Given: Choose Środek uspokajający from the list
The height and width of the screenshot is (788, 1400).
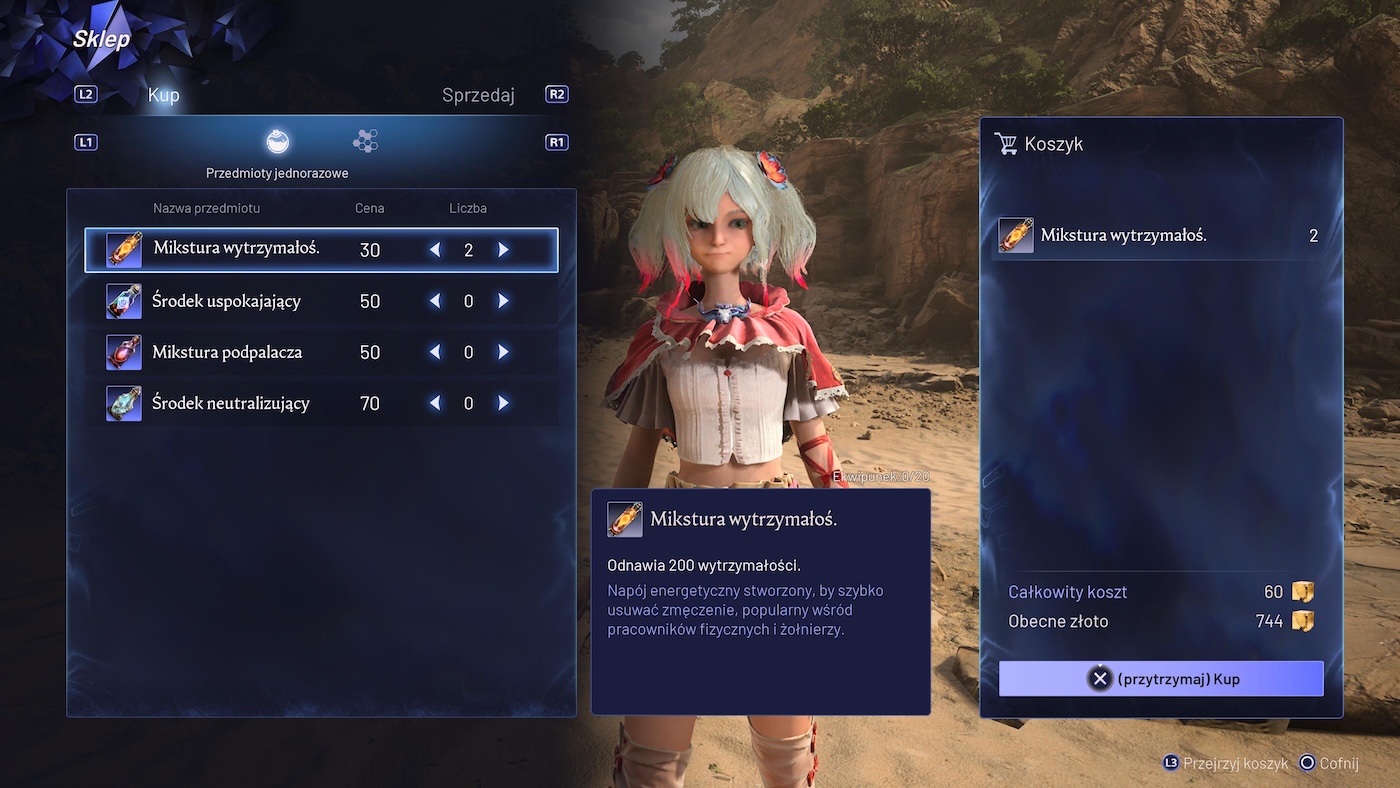Looking at the screenshot, I should pos(226,301).
